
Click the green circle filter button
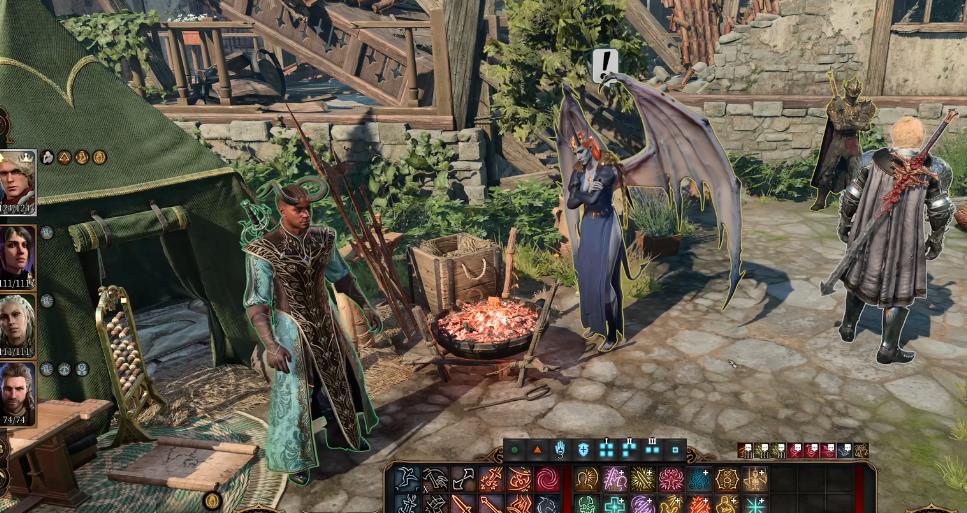click(515, 450)
